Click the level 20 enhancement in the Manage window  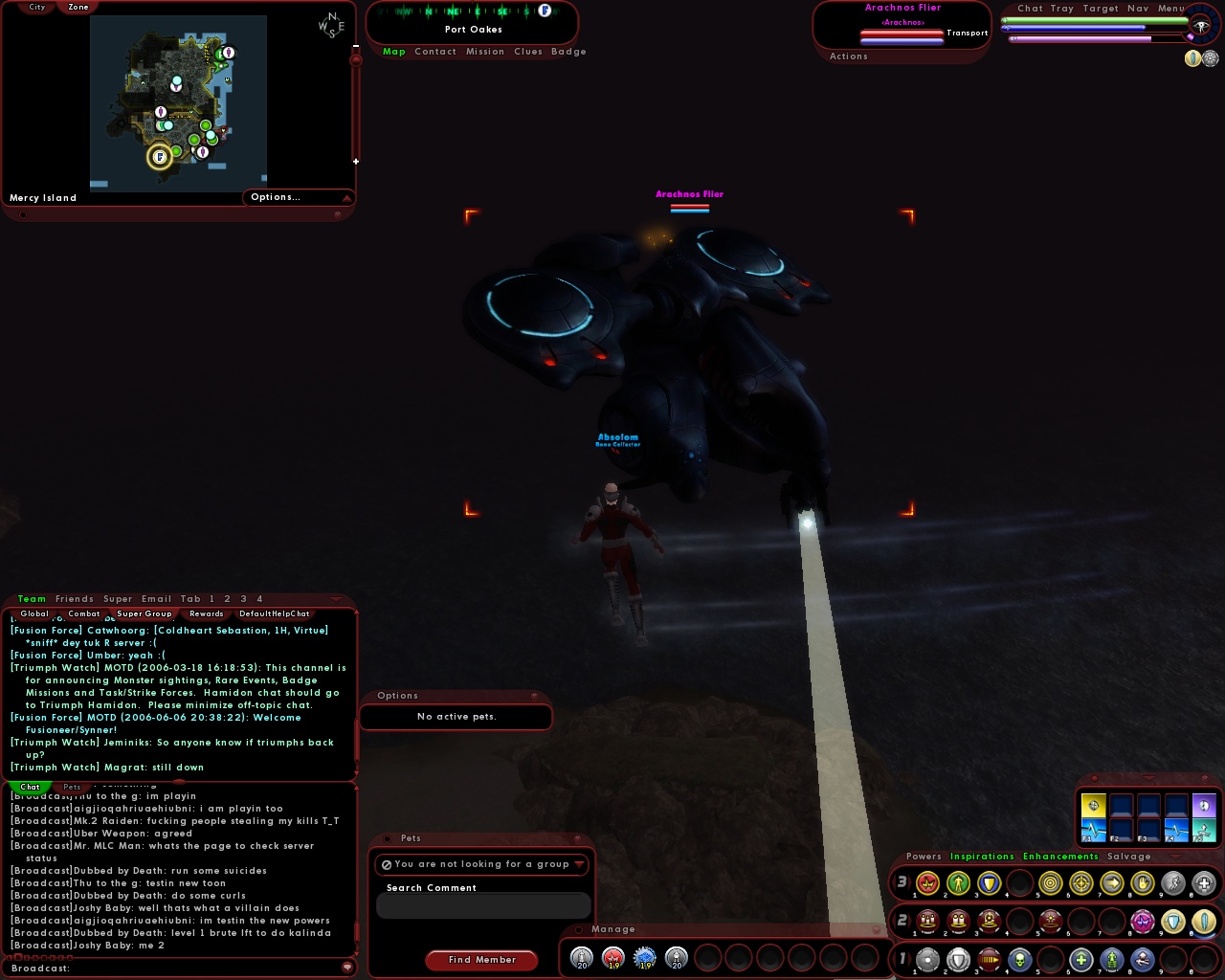pyautogui.click(x=580, y=958)
